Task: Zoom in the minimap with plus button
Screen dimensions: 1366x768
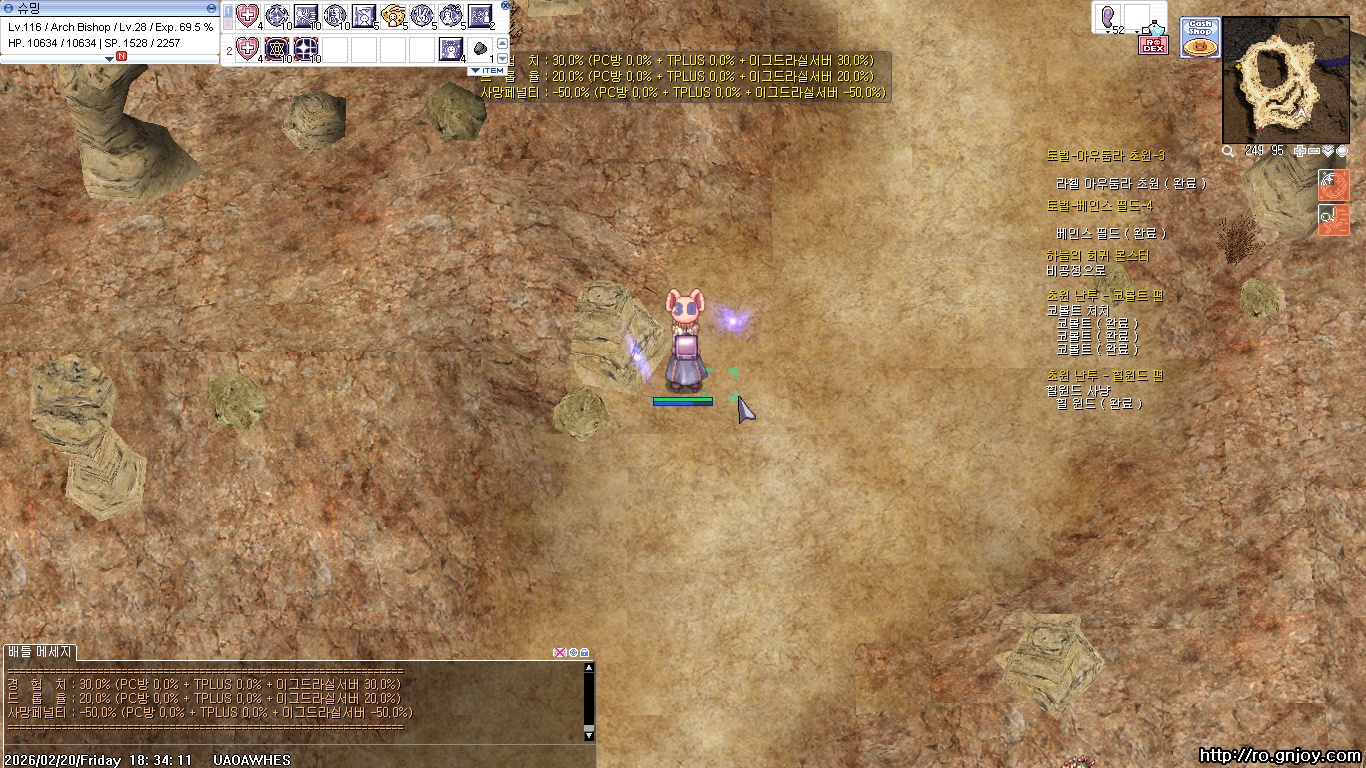Action: pyautogui.click(x=1299, y=151)
